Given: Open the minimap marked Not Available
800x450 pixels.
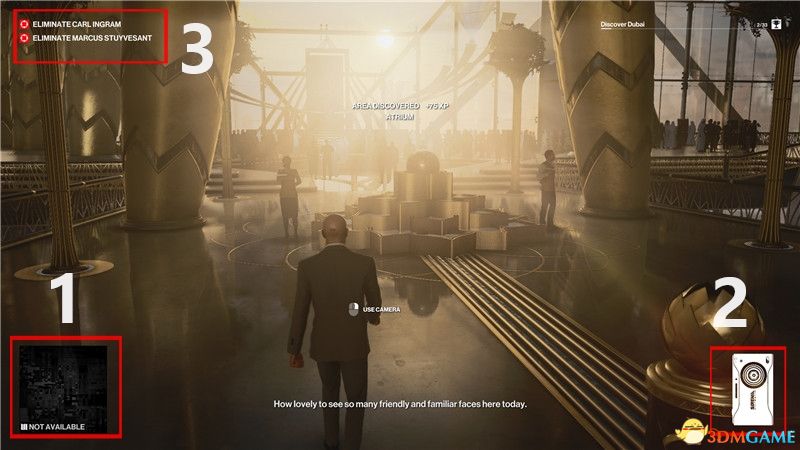Looking at the screenshot, I should coord(64,385).
